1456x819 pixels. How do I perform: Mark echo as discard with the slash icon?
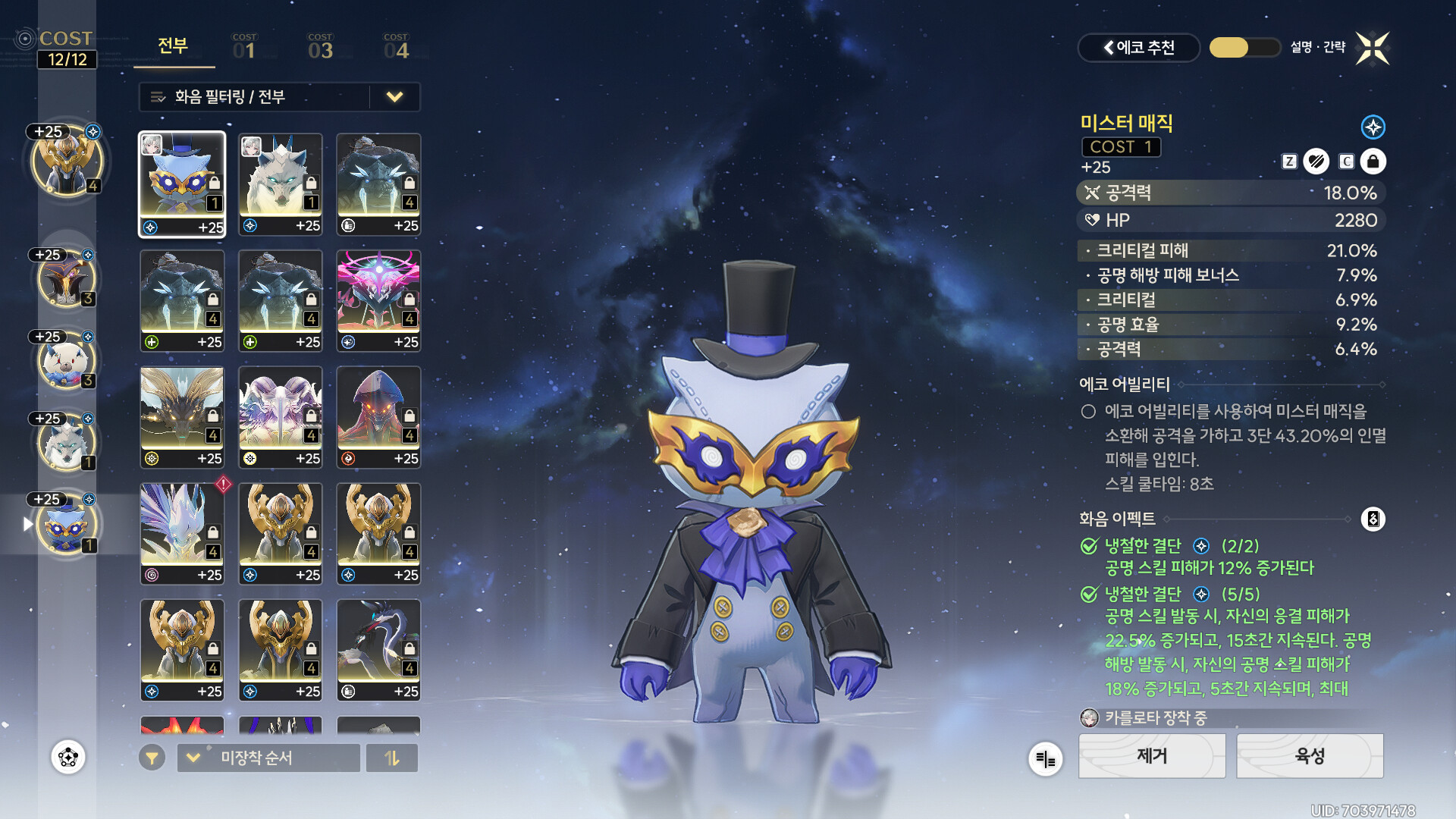point(1316,162)
